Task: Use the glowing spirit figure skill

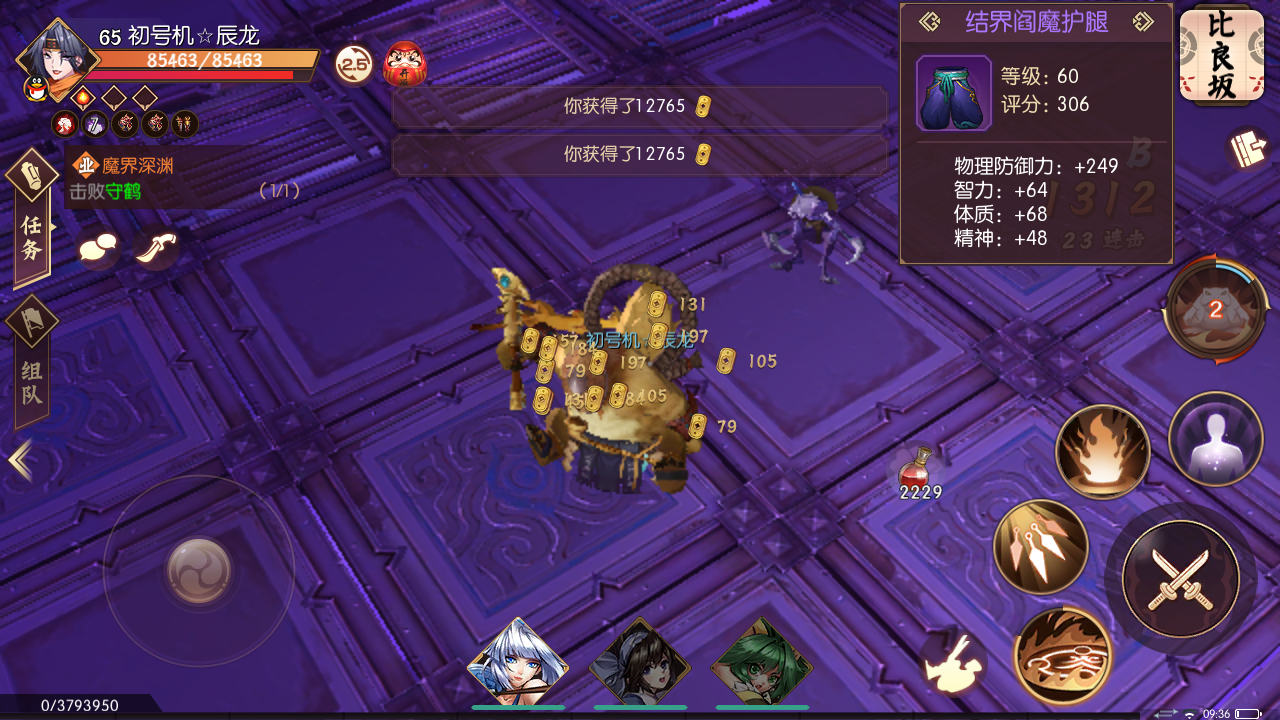Action: 1215,438
